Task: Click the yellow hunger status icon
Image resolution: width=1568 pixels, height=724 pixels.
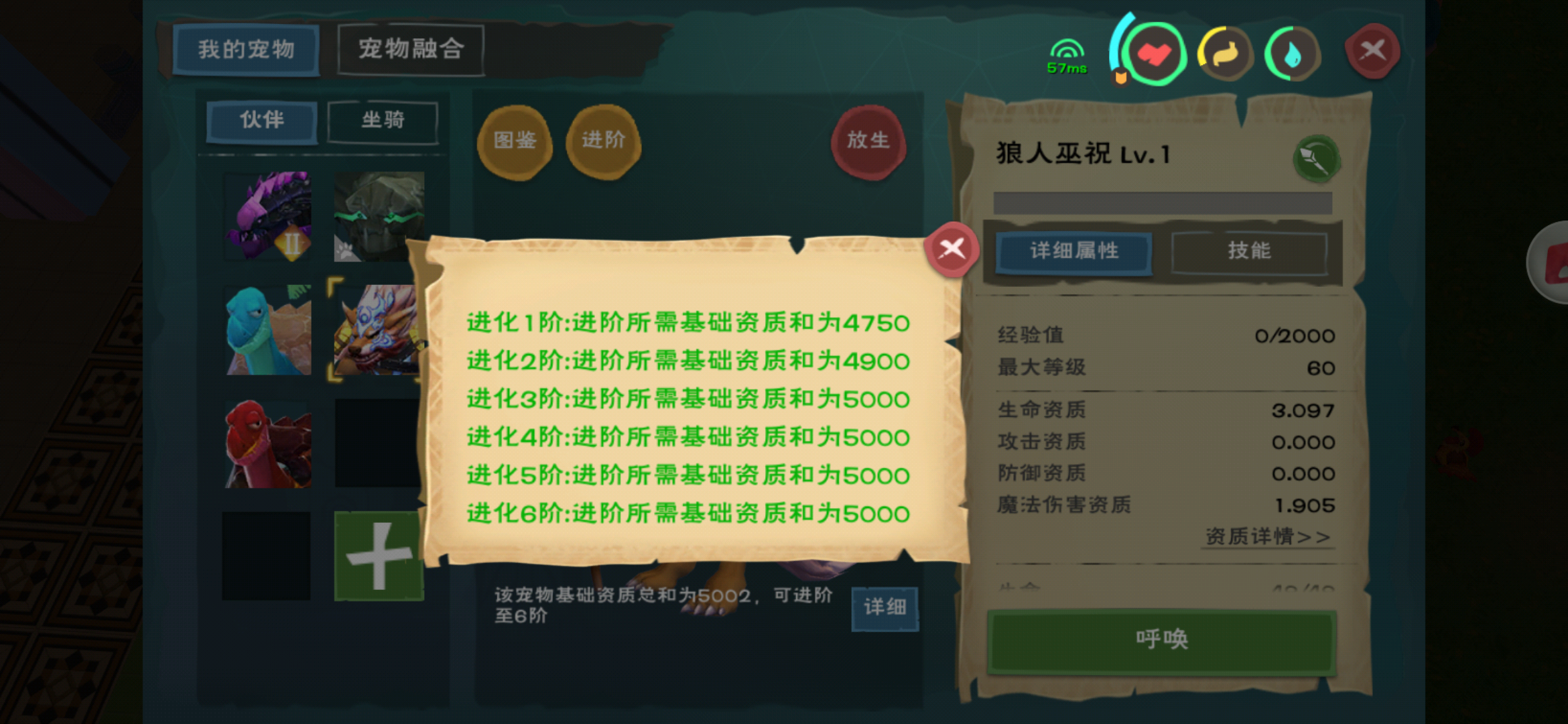Action: (1226, 54)
